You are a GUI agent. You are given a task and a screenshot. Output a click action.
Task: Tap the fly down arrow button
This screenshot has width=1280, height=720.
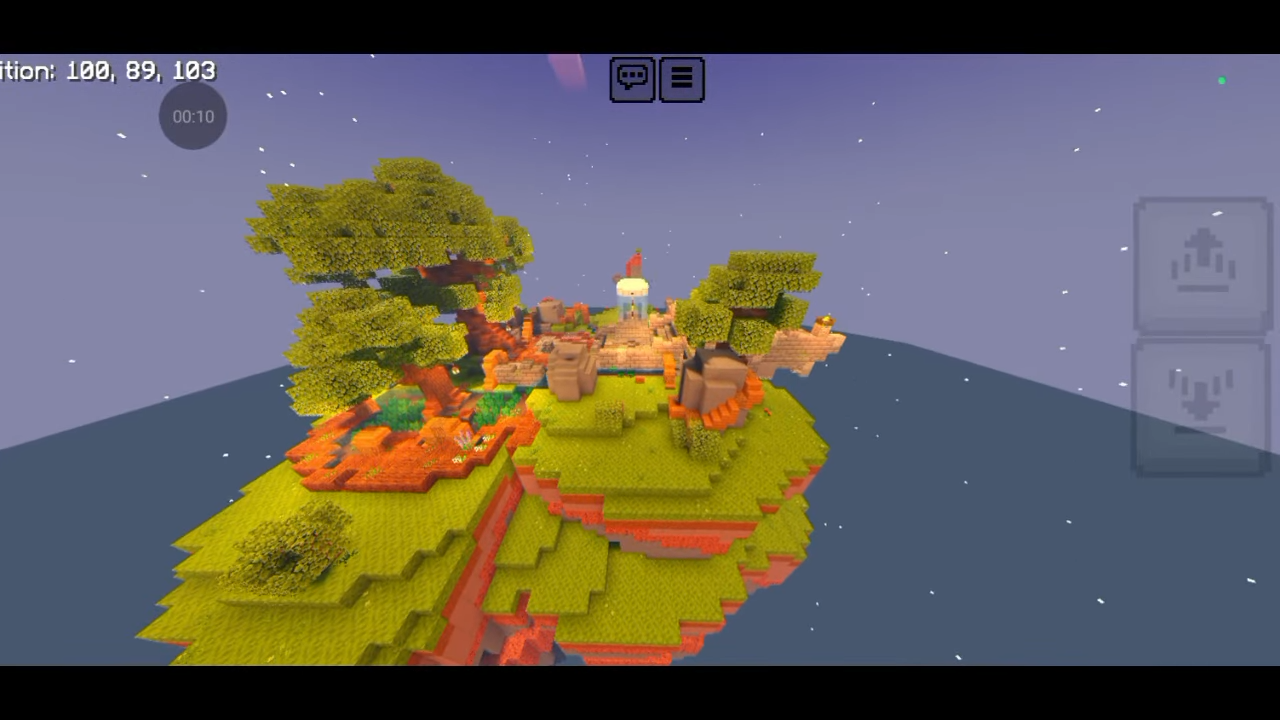[x=1201, y=406]
